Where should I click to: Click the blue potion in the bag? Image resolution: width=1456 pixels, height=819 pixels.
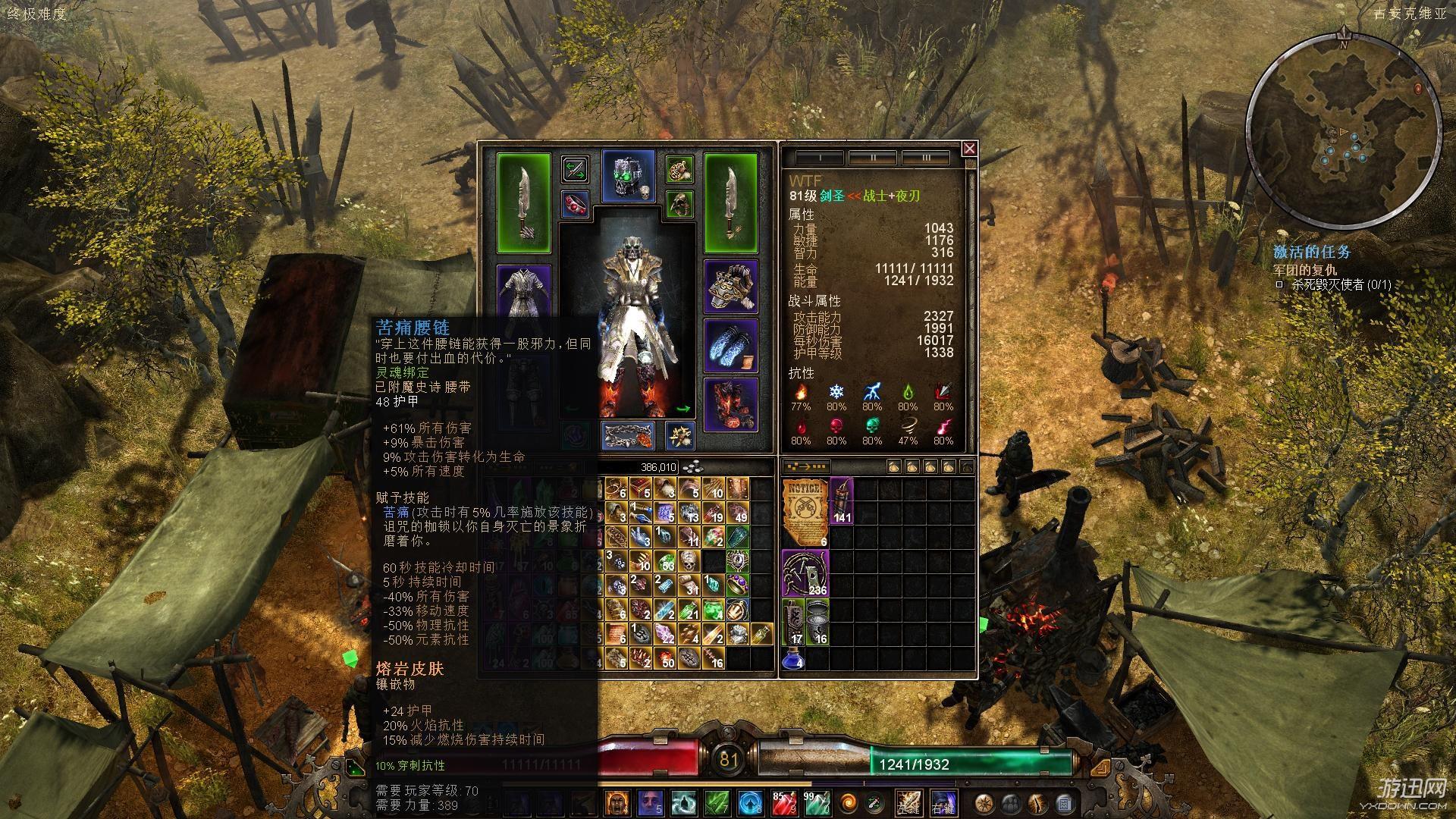pyautogui.click(x=792, y=658)
